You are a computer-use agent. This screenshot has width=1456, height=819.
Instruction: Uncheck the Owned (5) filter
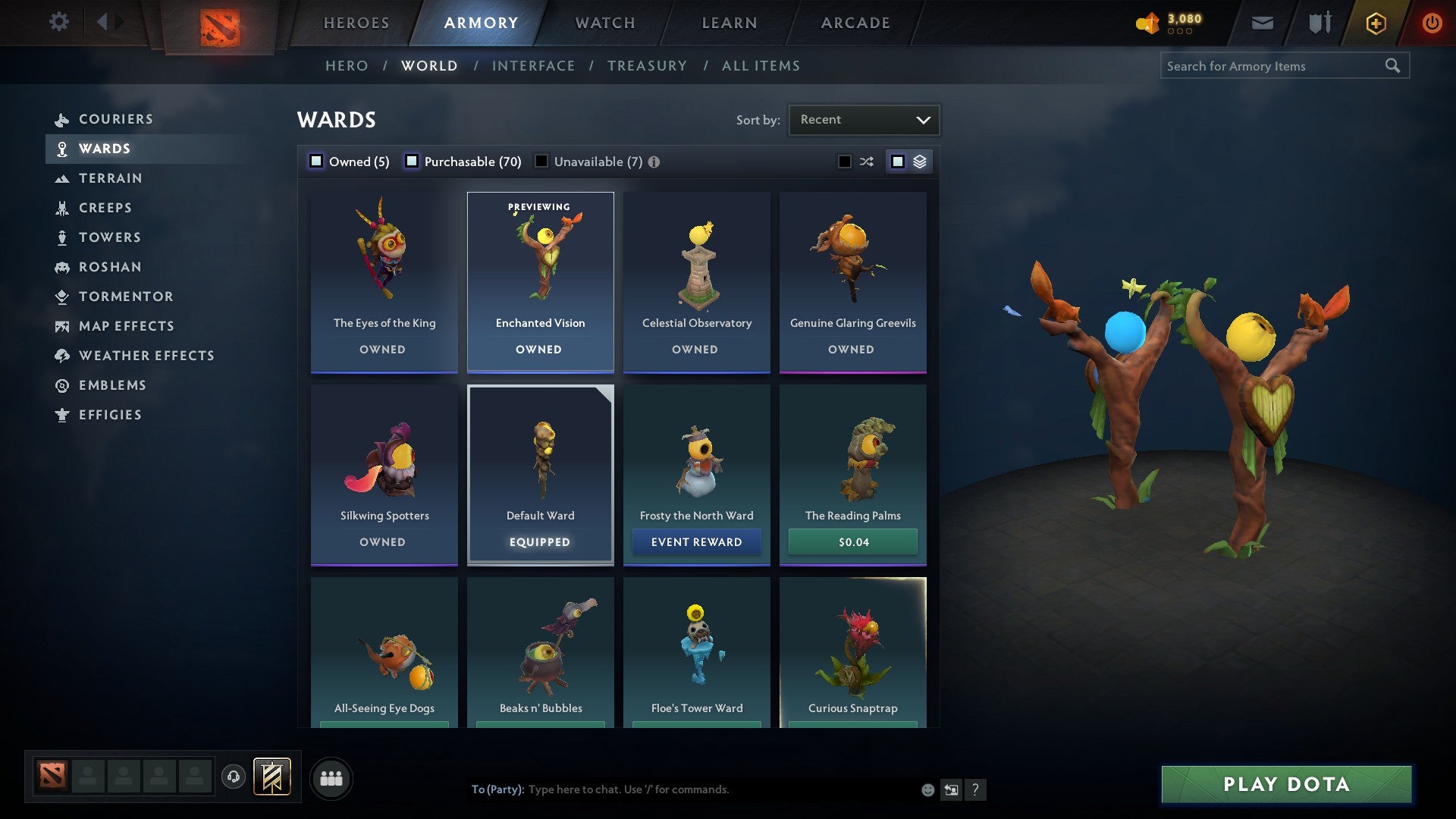(315, 161)
